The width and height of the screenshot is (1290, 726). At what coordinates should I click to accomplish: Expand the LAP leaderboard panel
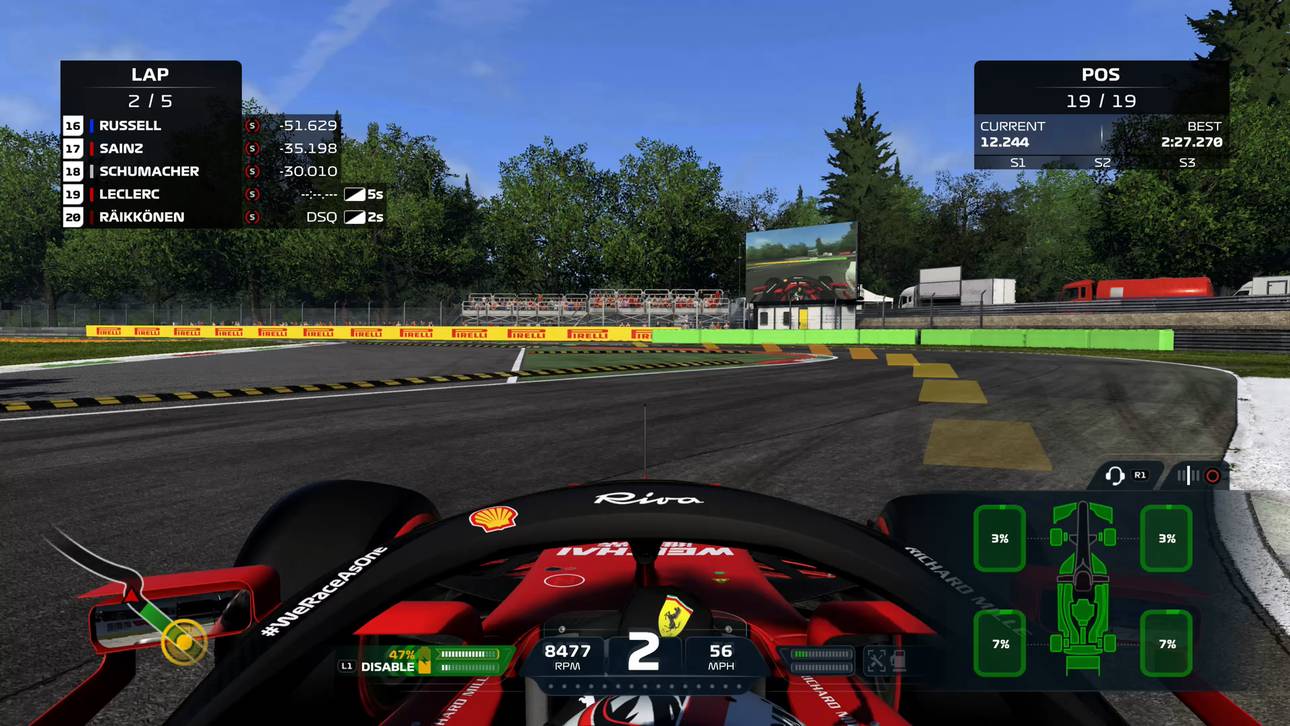coord(150,74)
